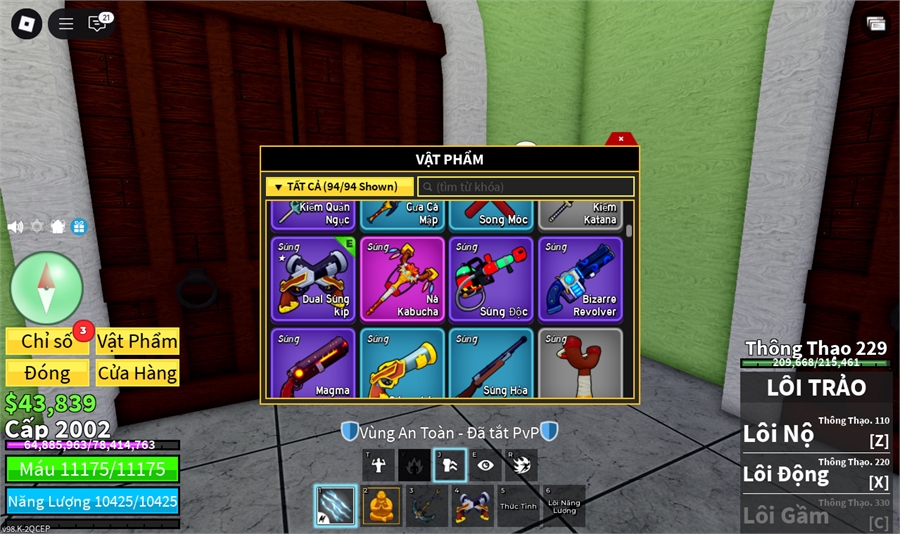Choose the Ná Kabucha slingshot item

(x=402, y=278)
